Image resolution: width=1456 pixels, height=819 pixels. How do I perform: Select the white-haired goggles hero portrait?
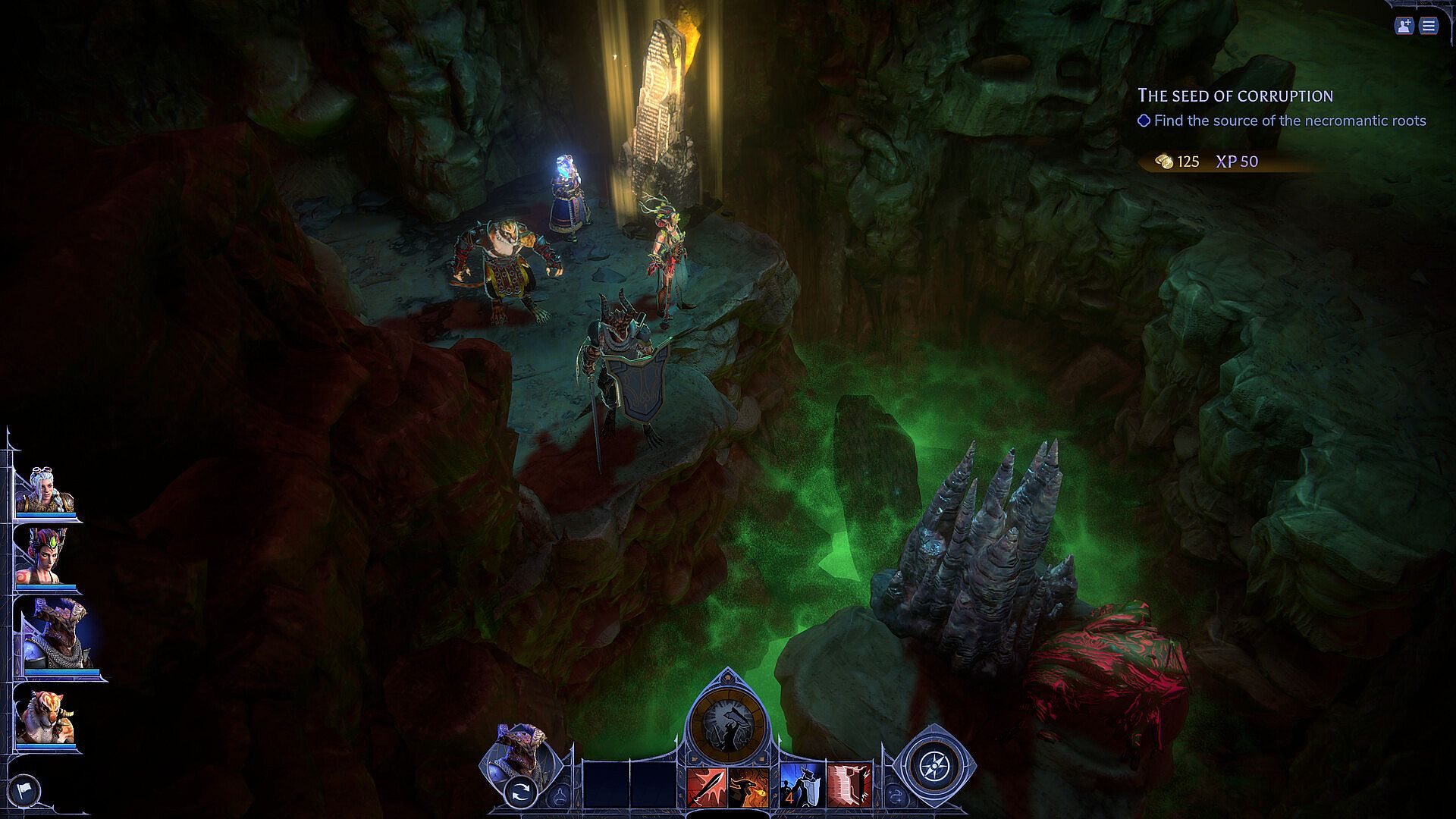(x=45, y=491)
